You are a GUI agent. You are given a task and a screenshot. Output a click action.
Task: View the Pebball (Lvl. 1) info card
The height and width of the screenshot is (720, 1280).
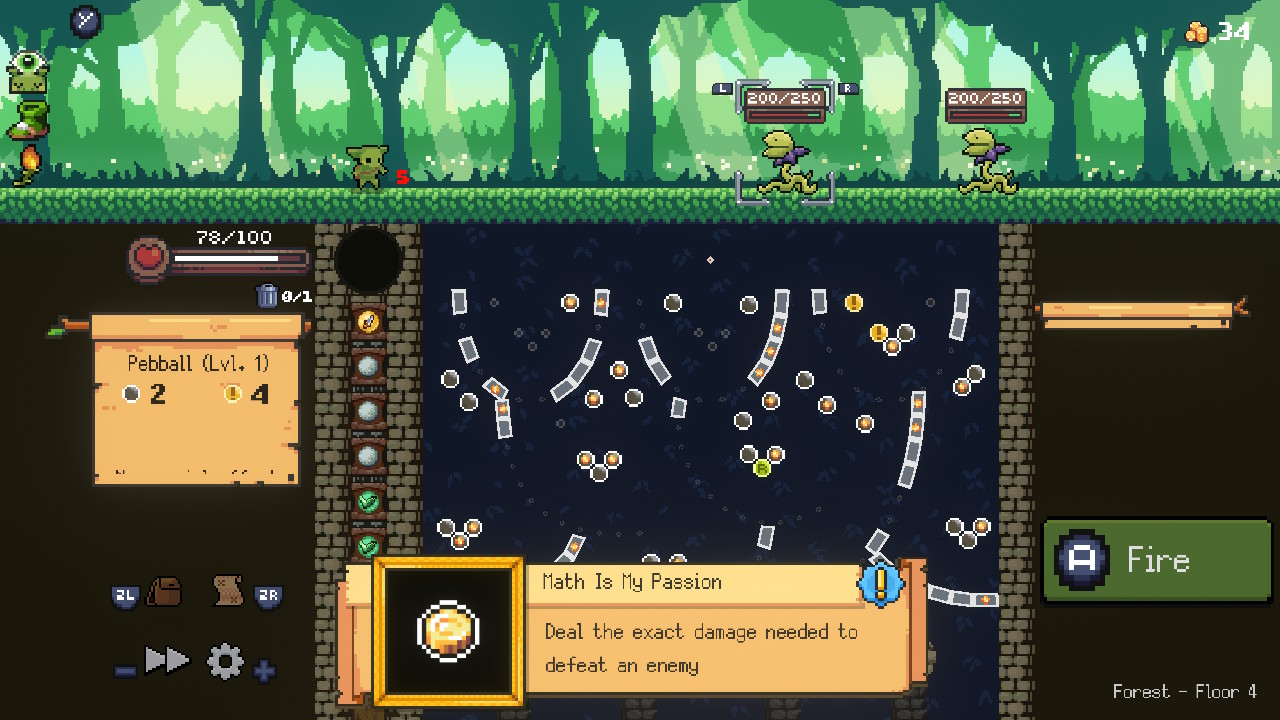196,398
